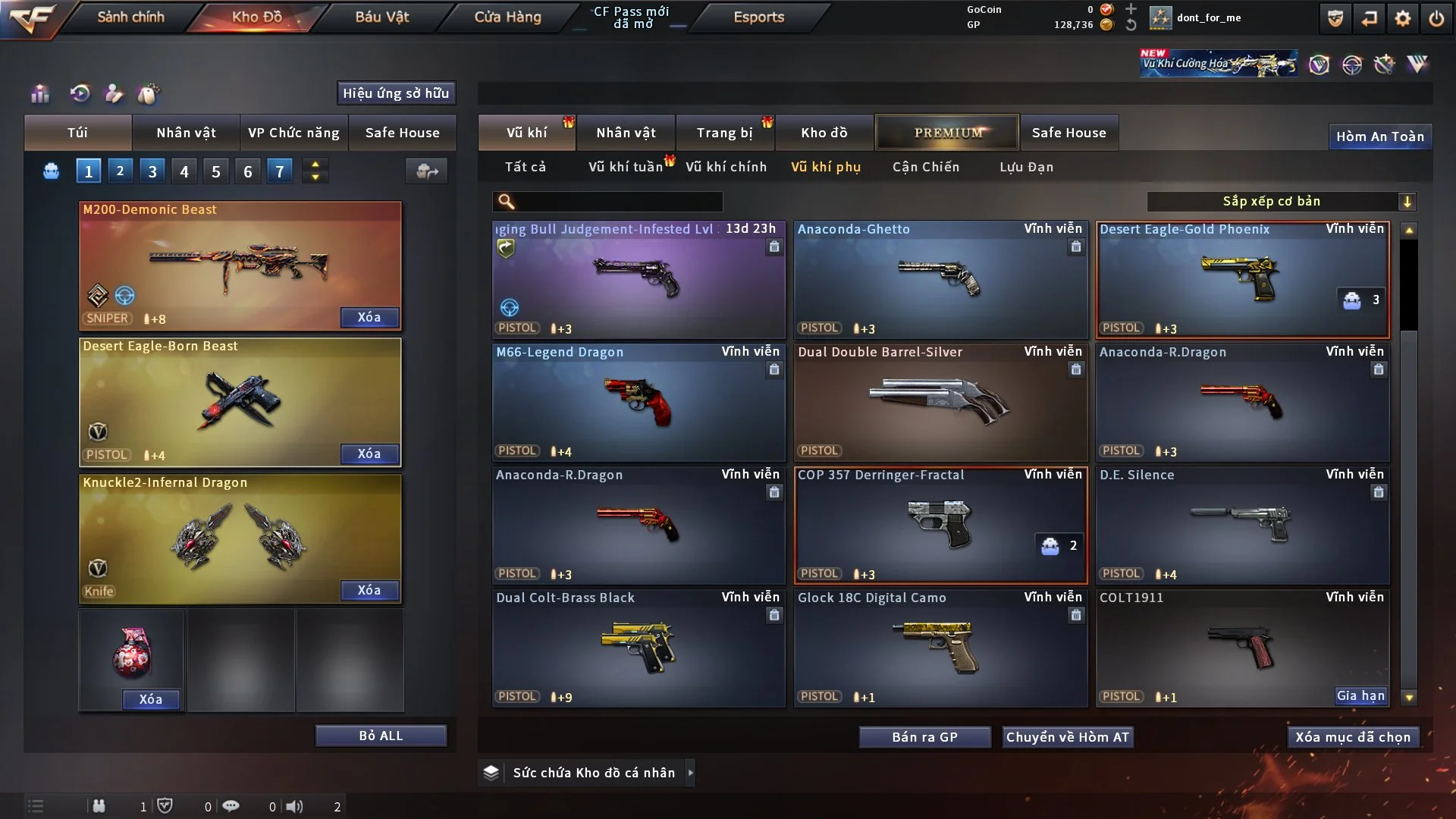The height and width of the screenshot is (819, 1456).
Task: Switch to the Nhân vật bag tab
Action: [x=186, y=133]
